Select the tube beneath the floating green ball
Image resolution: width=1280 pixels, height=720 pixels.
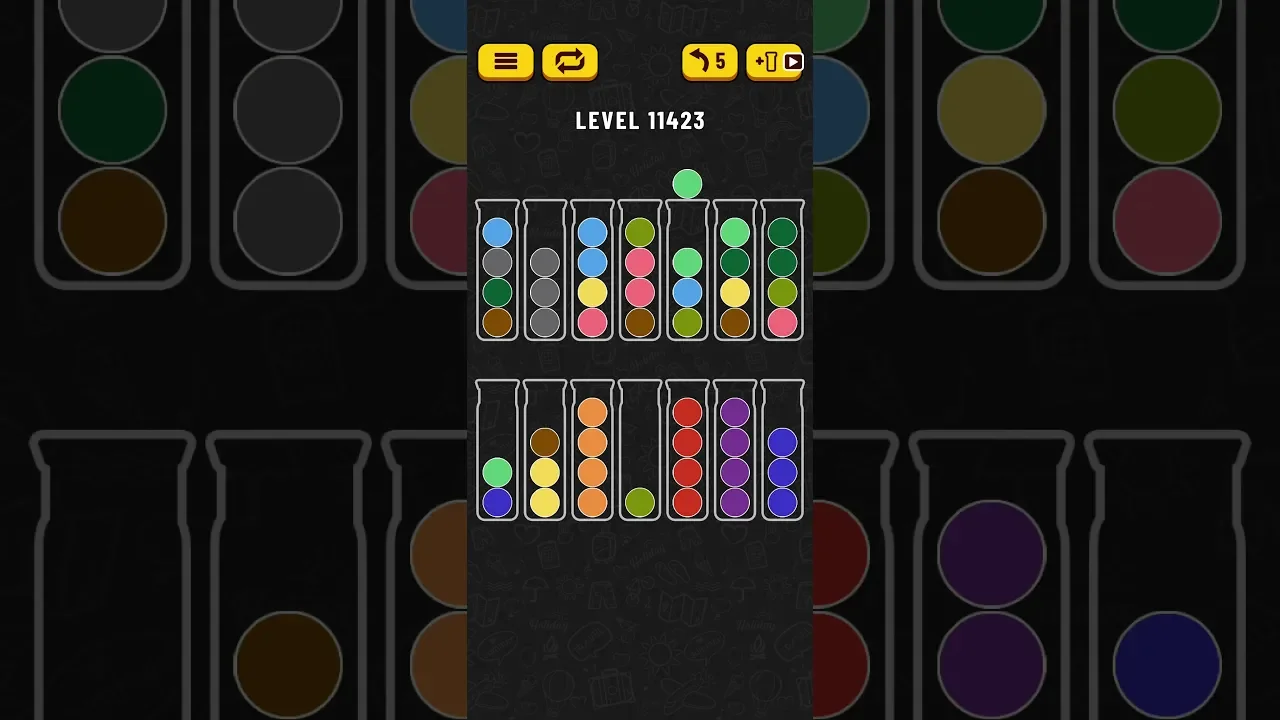pos(687,272)
